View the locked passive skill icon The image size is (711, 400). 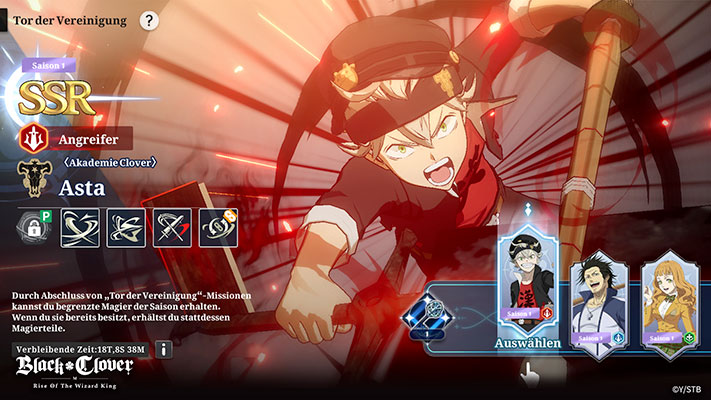coord(35,228)
